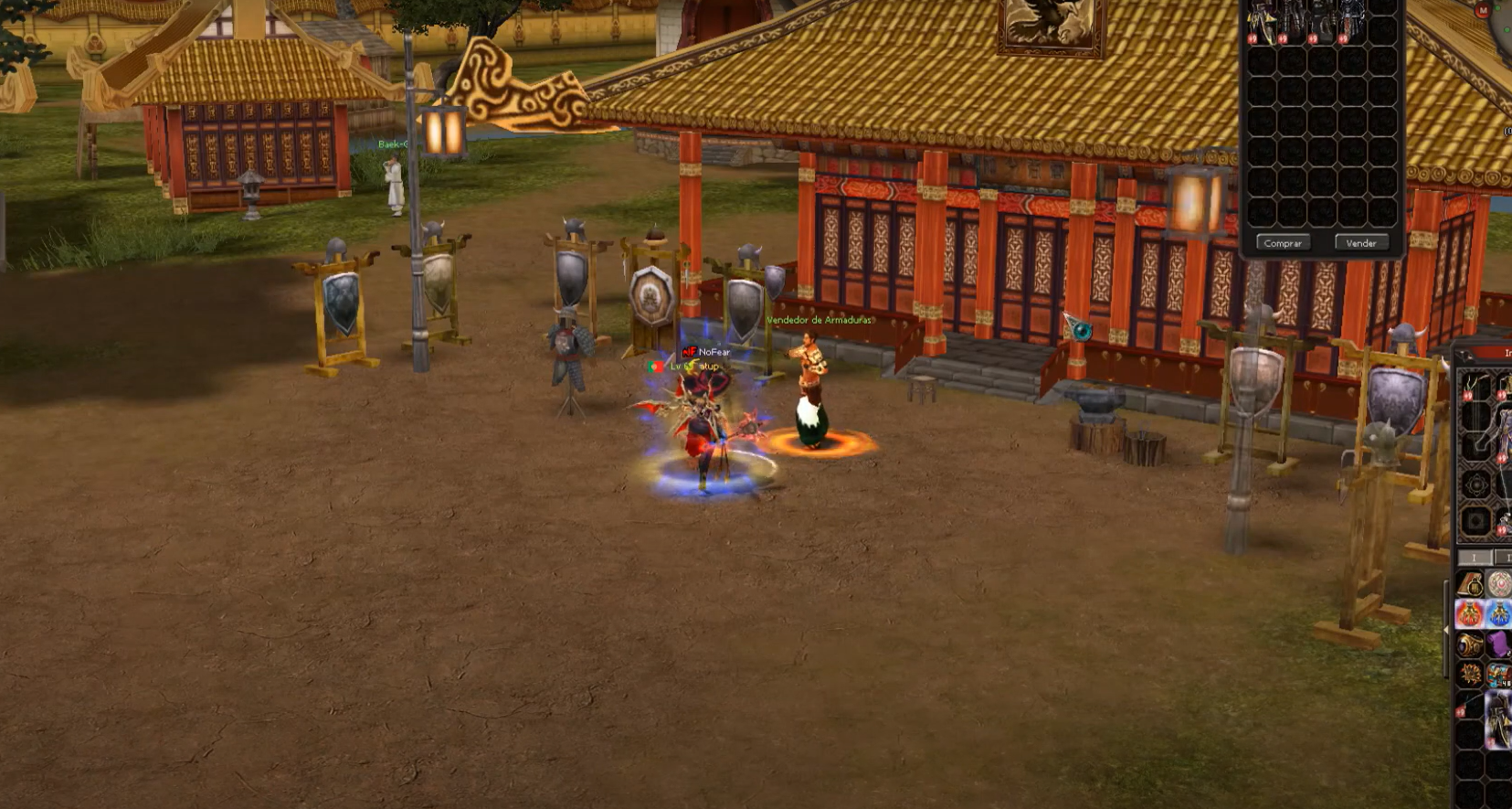Image resolution: width=1512 pixels, height=809 pixels.
Task: Select the Vender button in the shop
Action: click(x=1360, y=243)
